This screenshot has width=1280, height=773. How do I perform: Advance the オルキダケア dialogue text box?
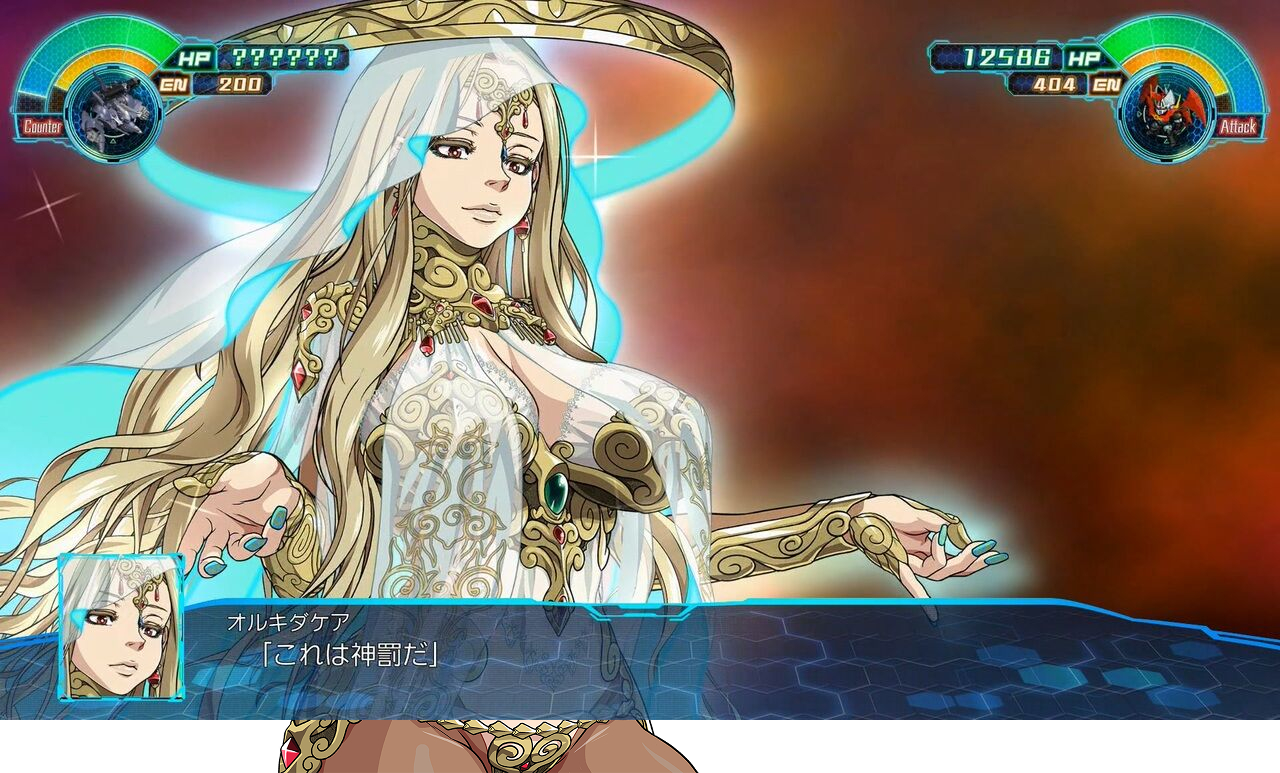pyautogui.click(x=700, y=655)
